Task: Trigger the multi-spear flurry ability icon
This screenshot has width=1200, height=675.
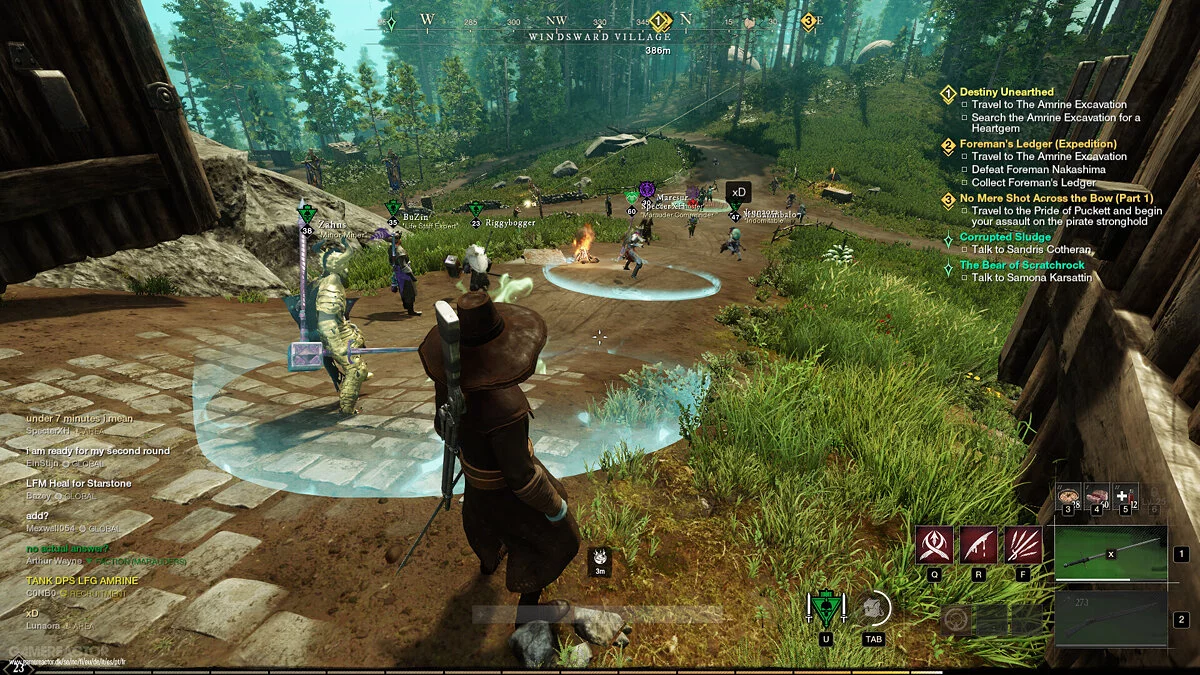Action: click(x=1023, y=545)
